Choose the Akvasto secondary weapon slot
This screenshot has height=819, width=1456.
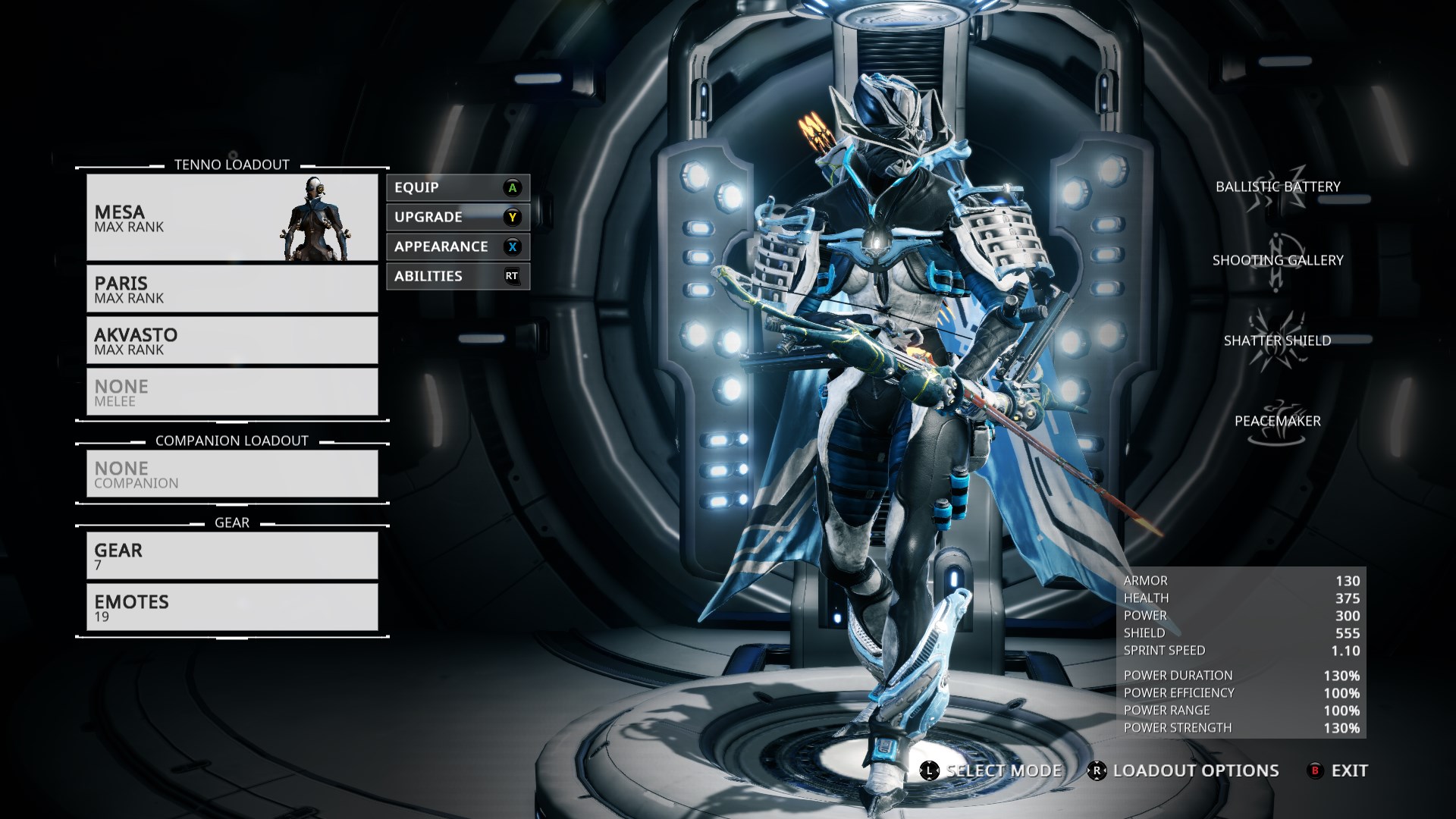232,340
